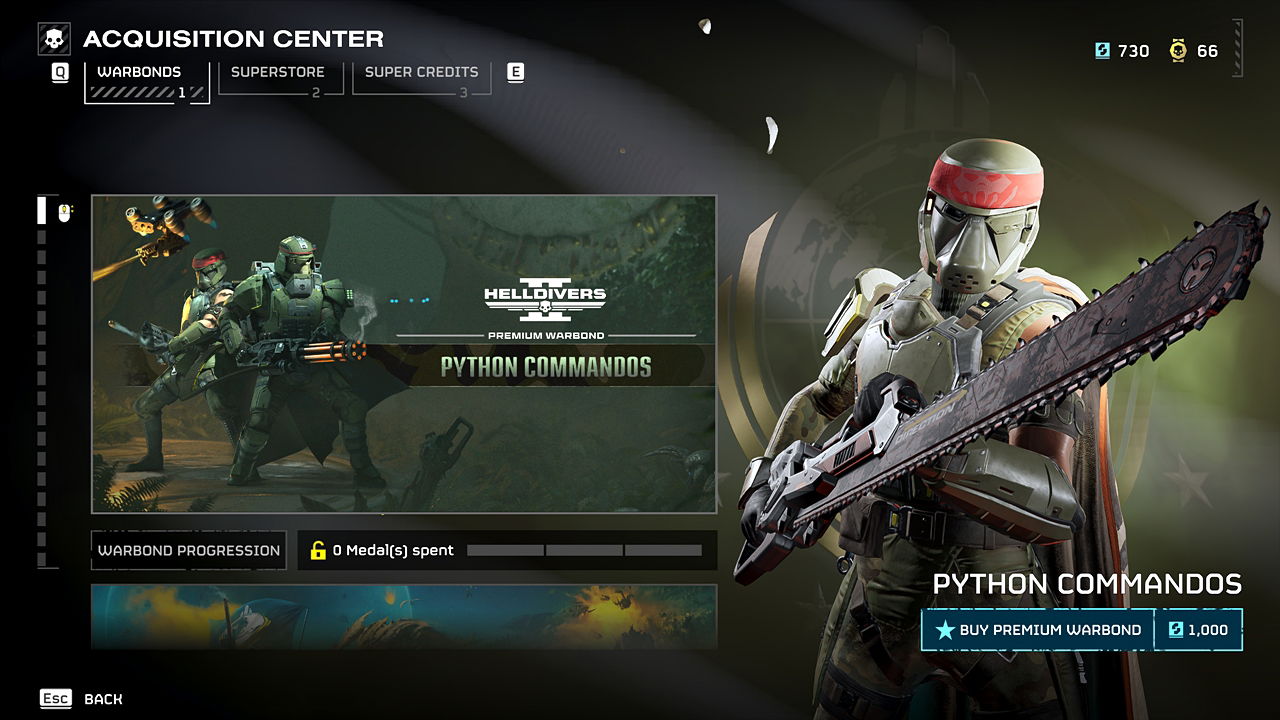This screenshot has height=720, width=1280.
Task: Switch to the Superstore tab
Action: click(x=277, y=72)
